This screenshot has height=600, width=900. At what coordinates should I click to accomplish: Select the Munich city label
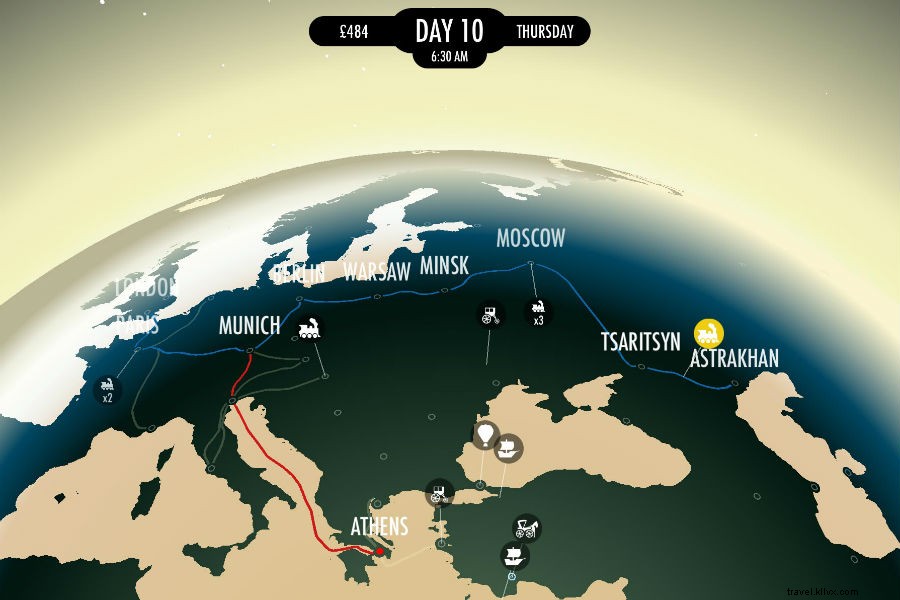pos(250,325)
